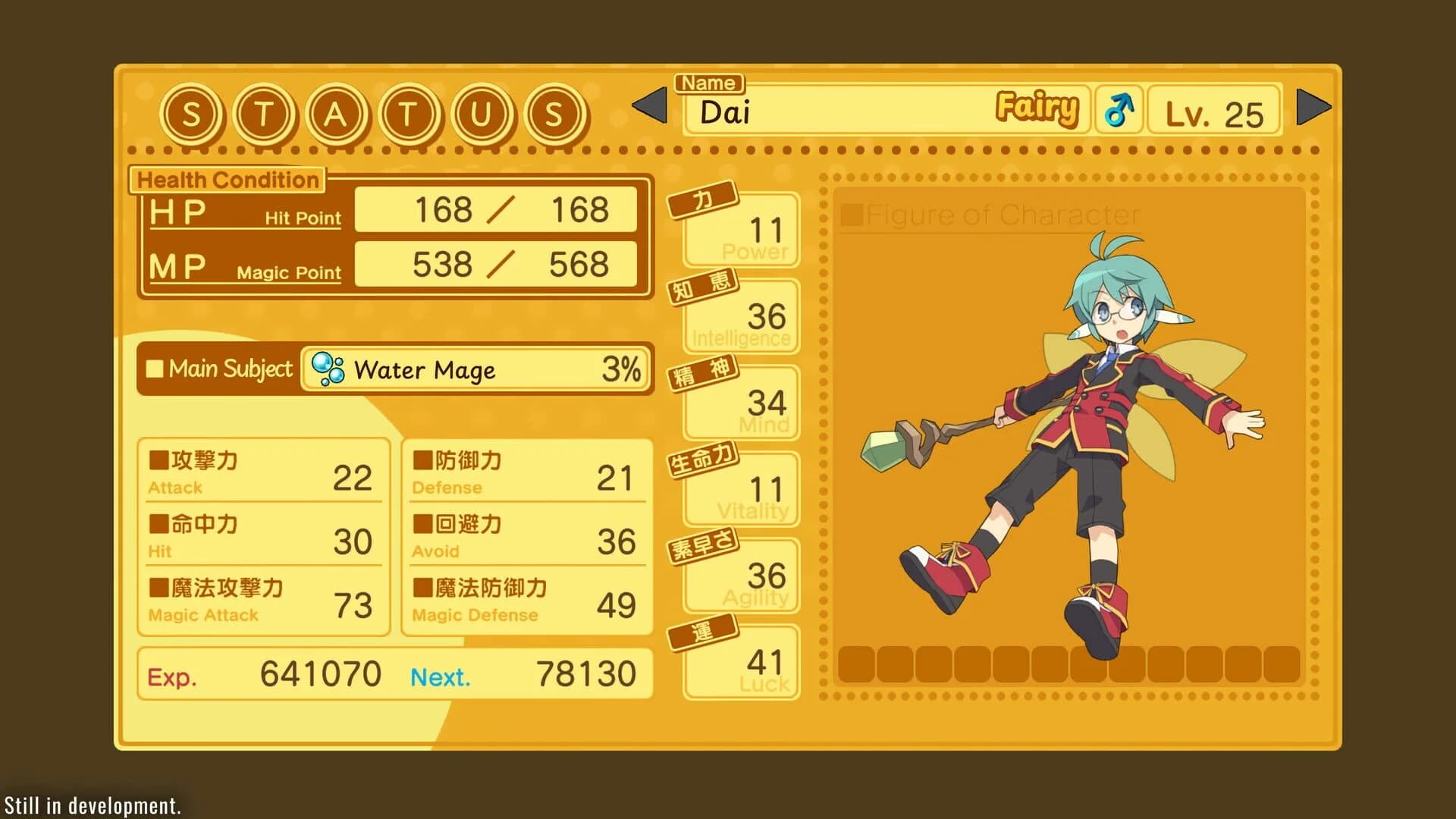Click the male gender symbol beside Fairy
Image resolution: width=1456 pixels, height=819 pixels.
[x=1118, y=109]
